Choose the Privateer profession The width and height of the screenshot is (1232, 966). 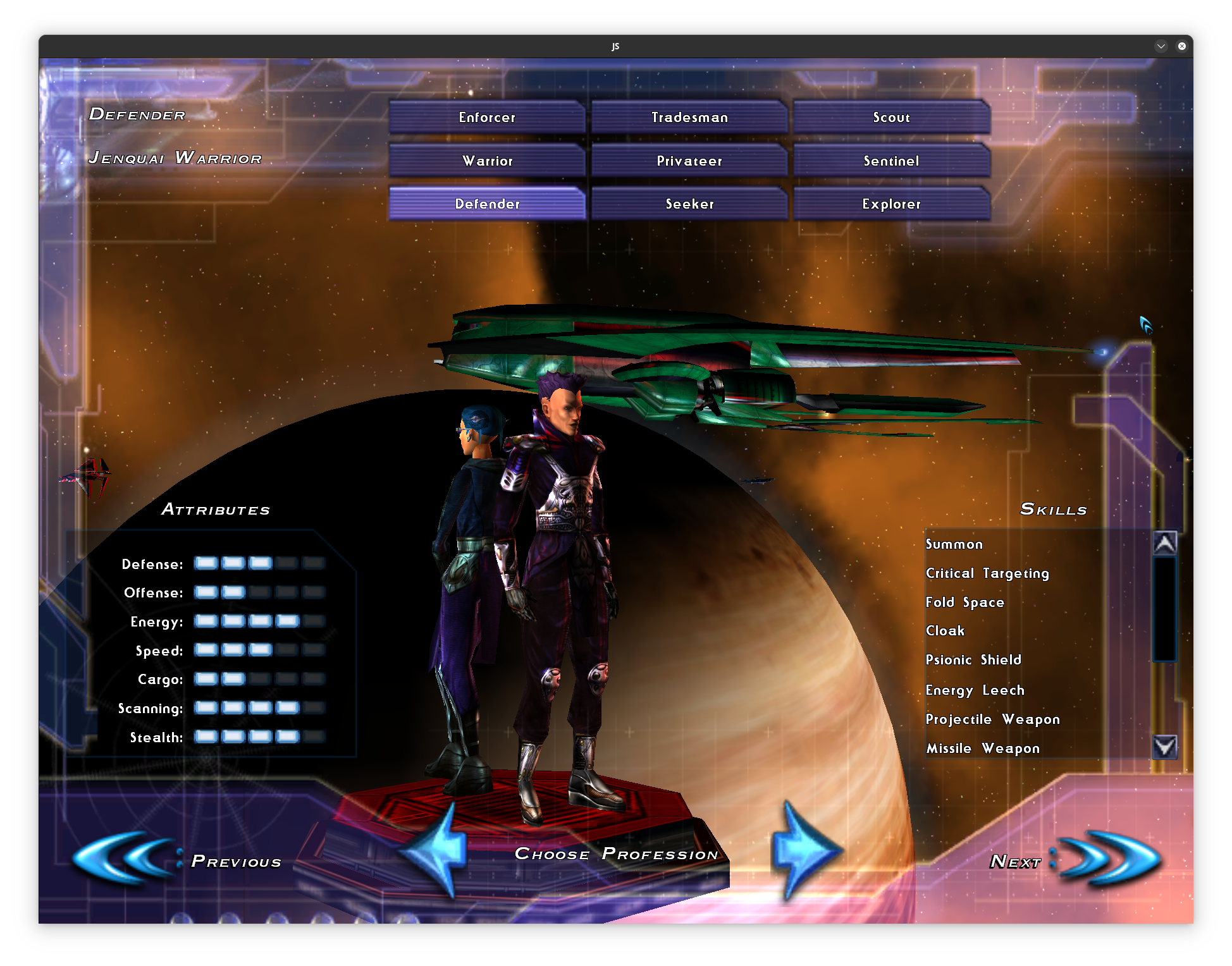(689, 161)
